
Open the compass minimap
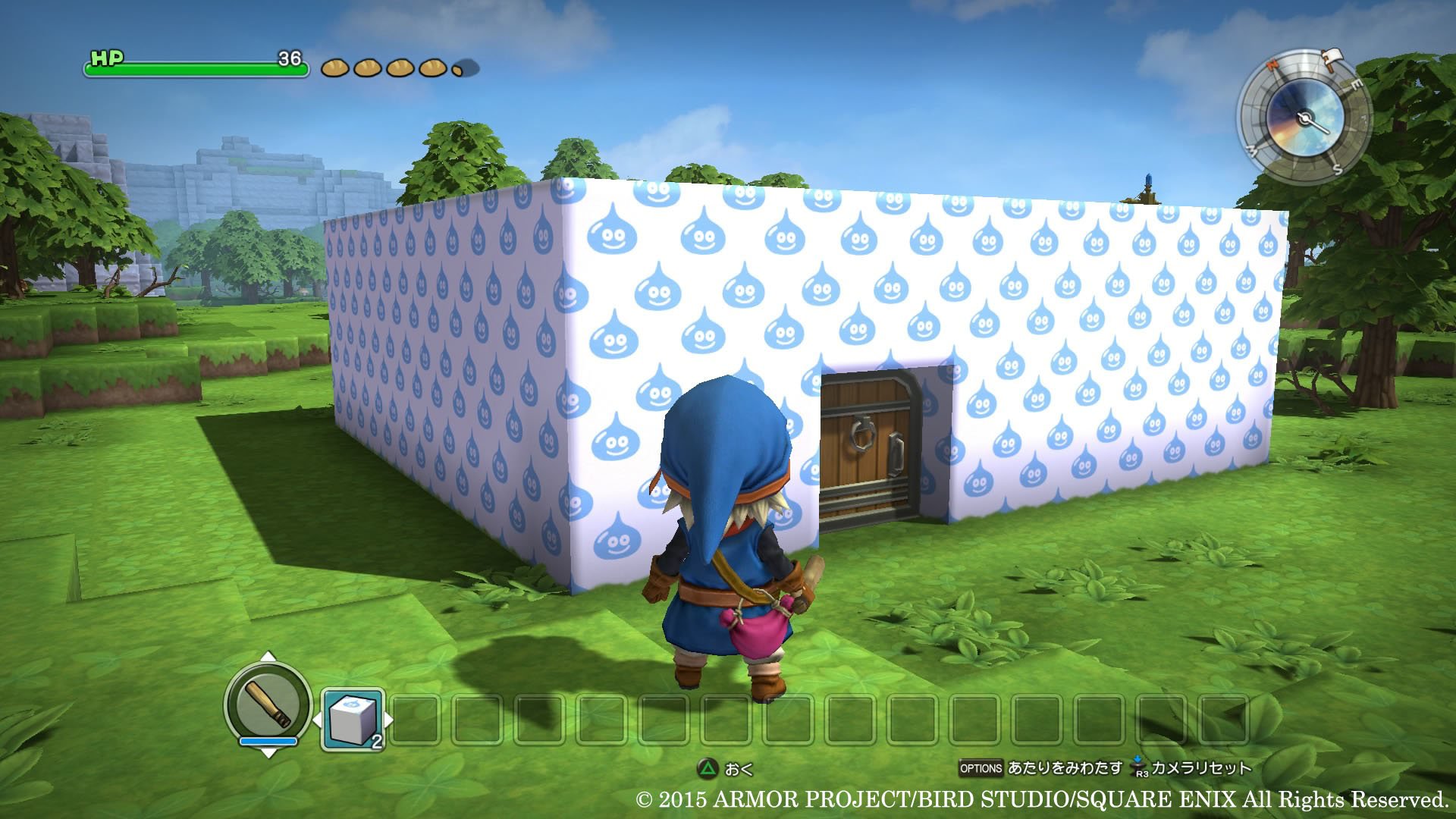[1304, 118]
